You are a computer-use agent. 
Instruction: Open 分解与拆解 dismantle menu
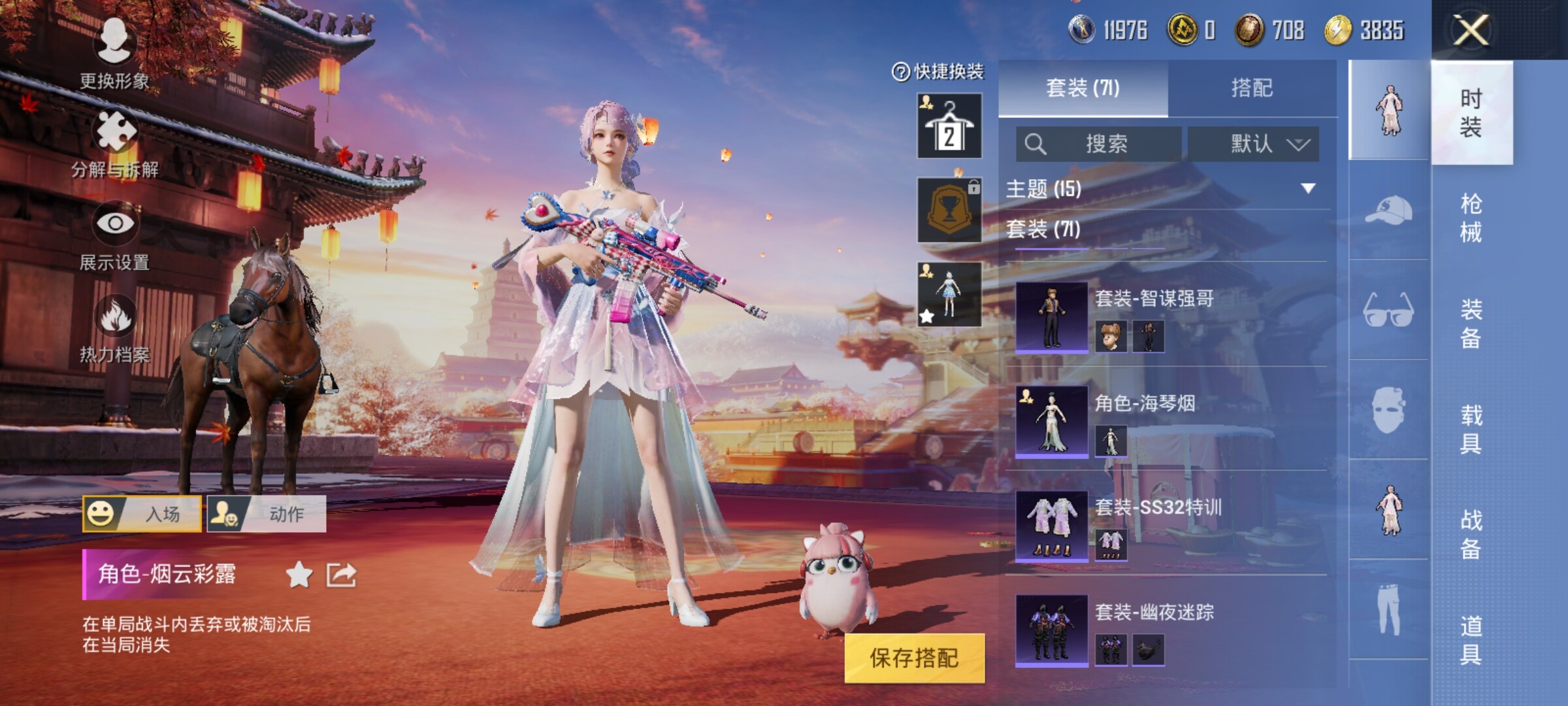pos(115,144)
